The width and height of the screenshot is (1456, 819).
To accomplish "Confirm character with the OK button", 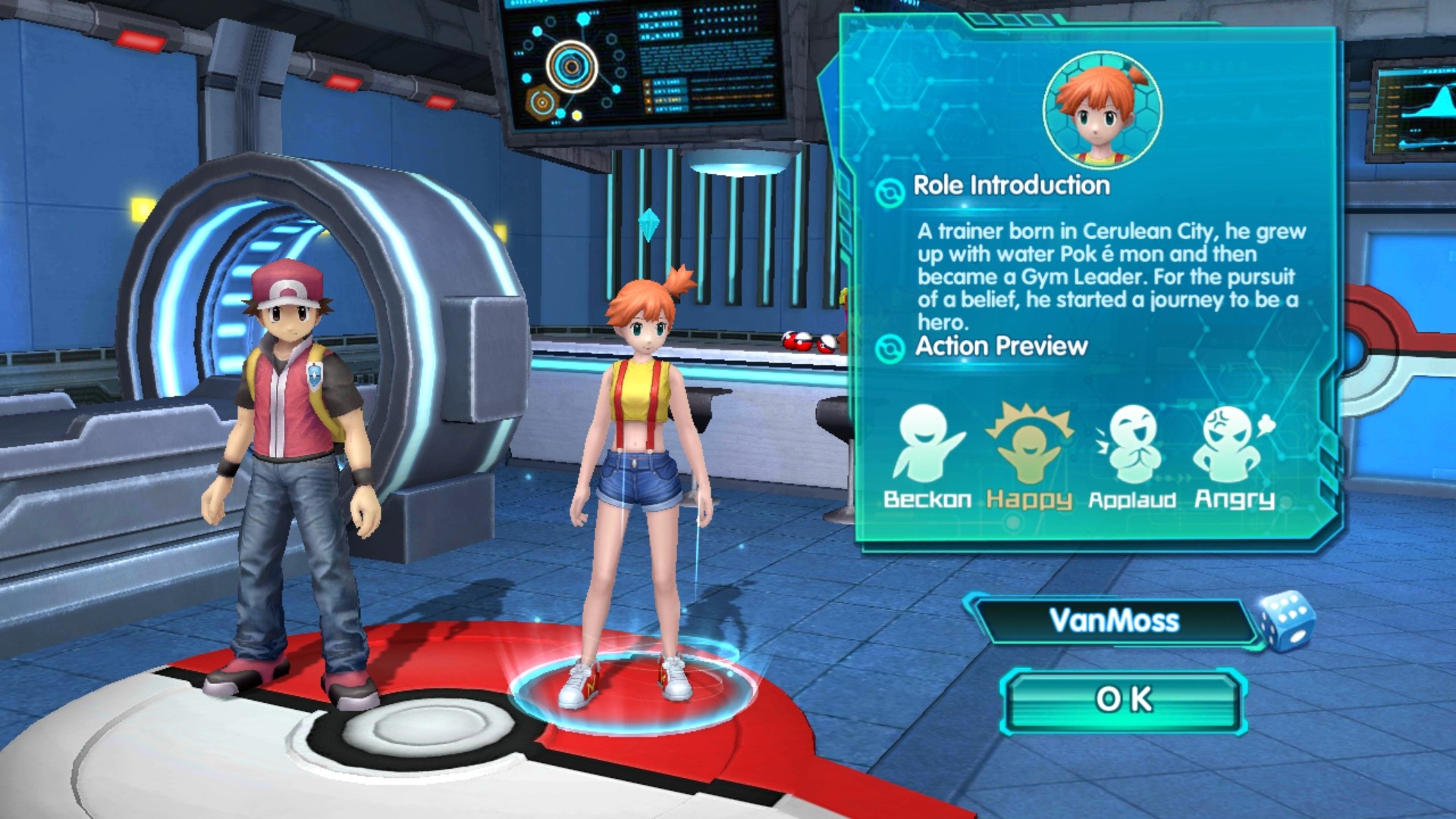I will (1124, 700).
